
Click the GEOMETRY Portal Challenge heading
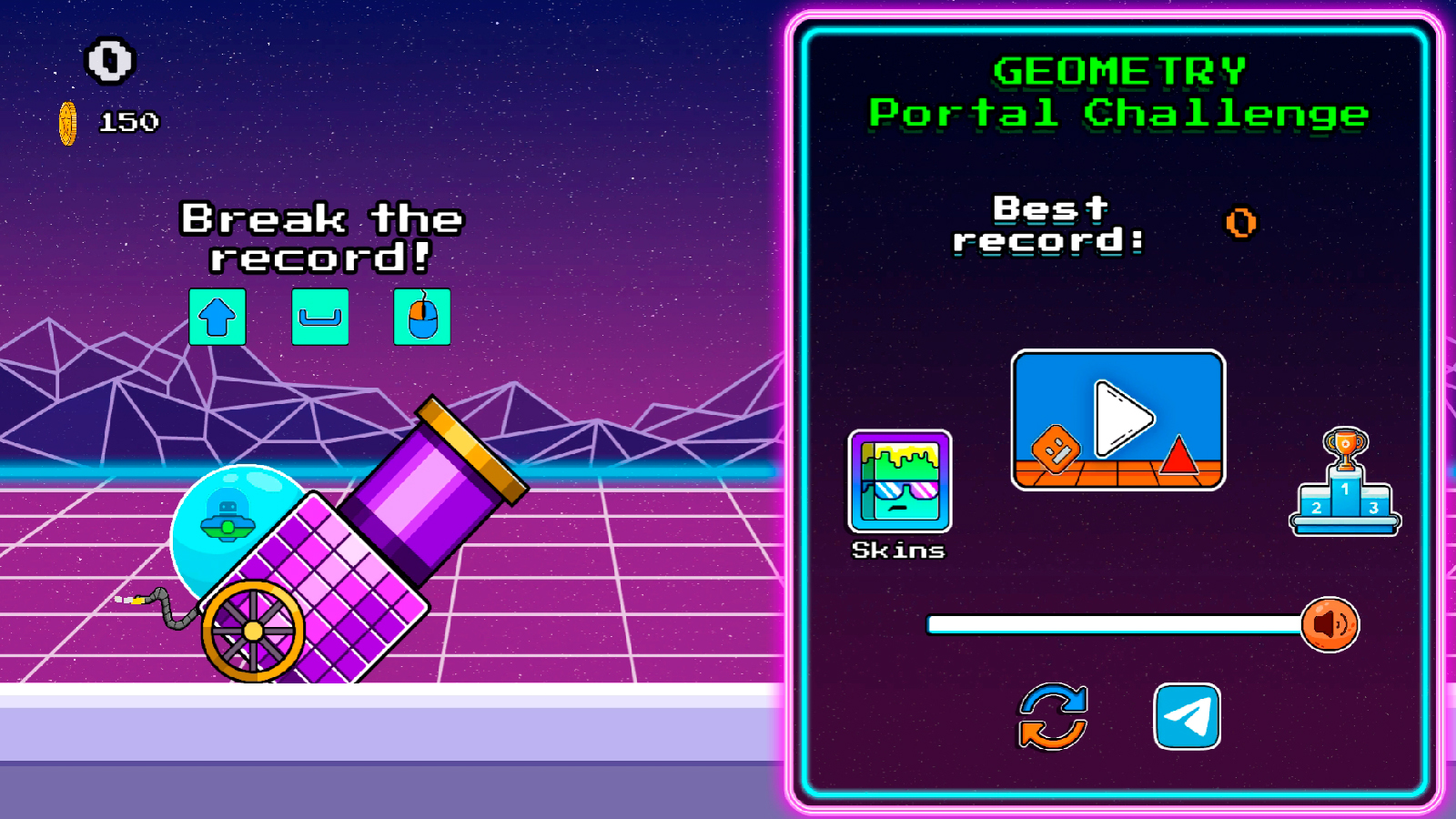point(1118,91)
